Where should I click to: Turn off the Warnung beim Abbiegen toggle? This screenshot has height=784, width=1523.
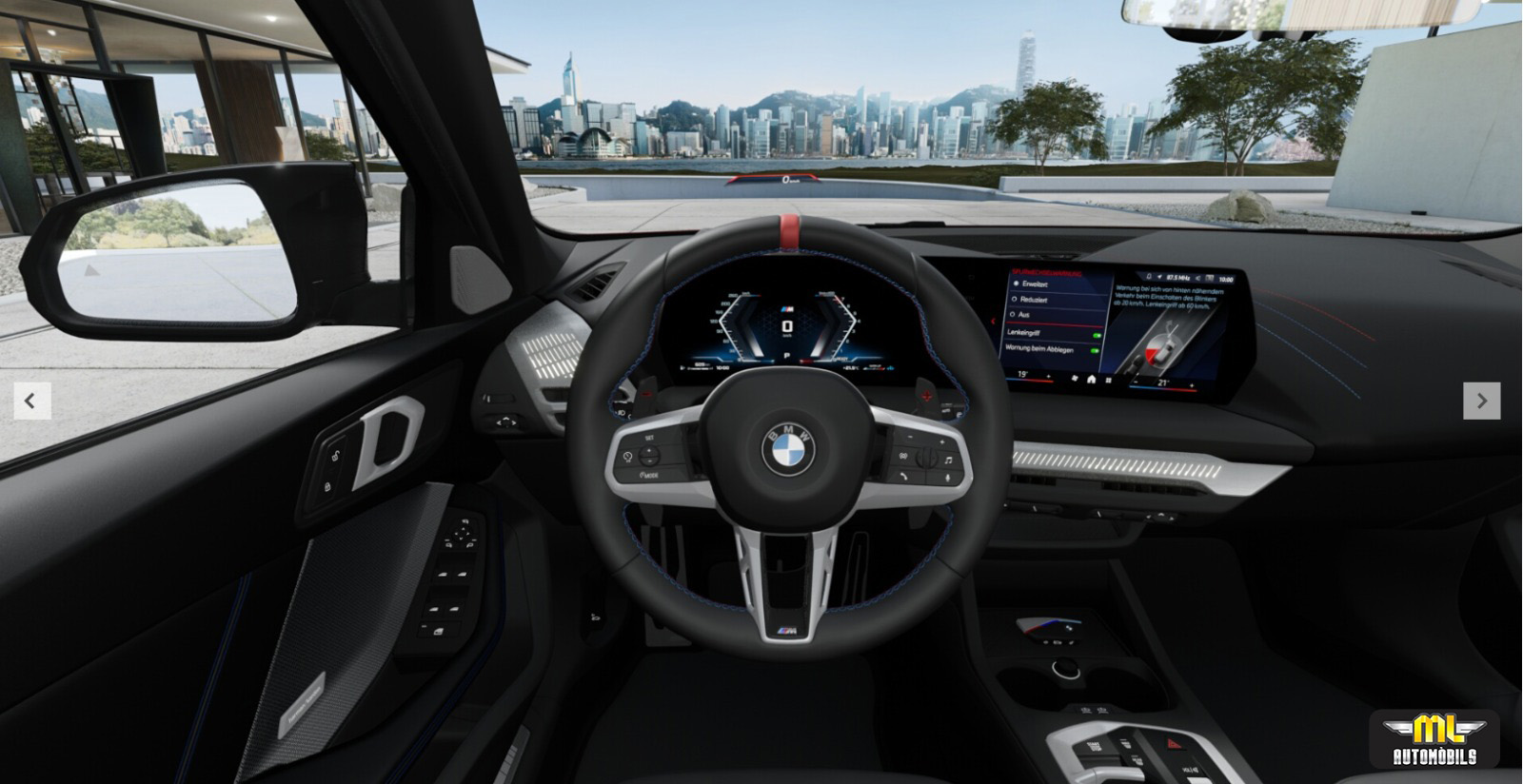[1094, 351]
